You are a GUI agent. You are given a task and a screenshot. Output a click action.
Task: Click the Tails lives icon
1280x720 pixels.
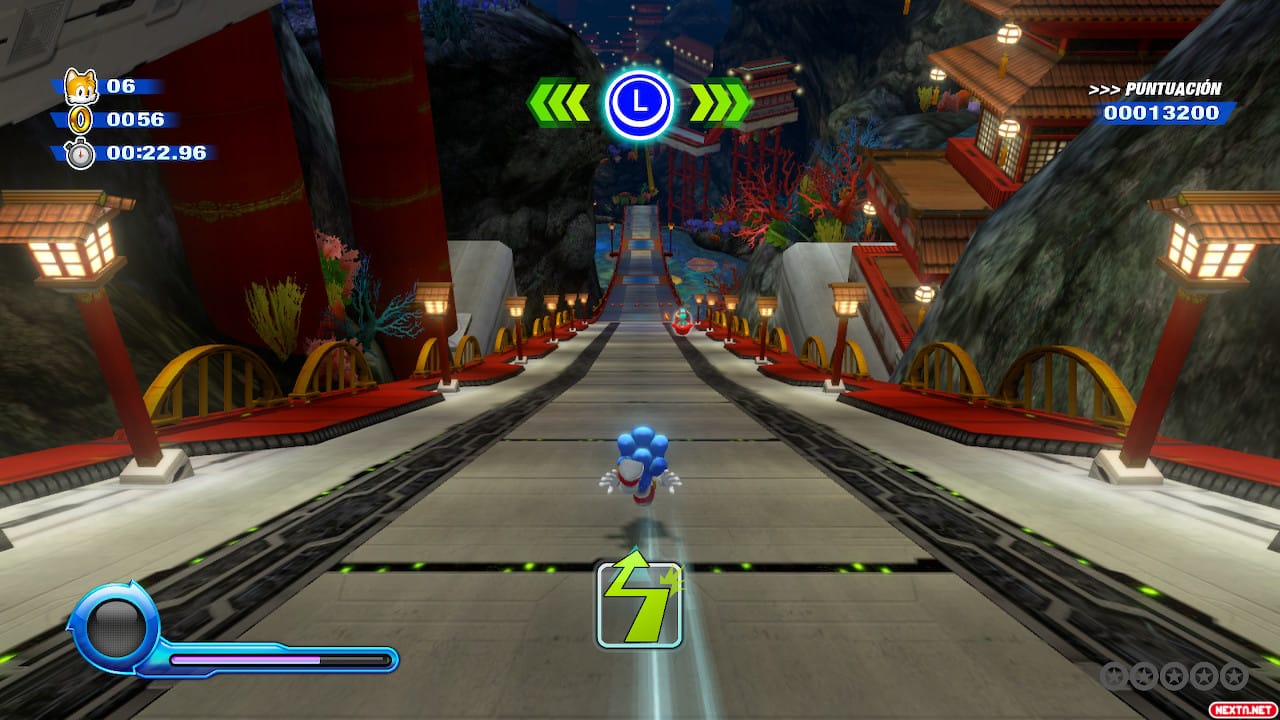tap(79, 87)
